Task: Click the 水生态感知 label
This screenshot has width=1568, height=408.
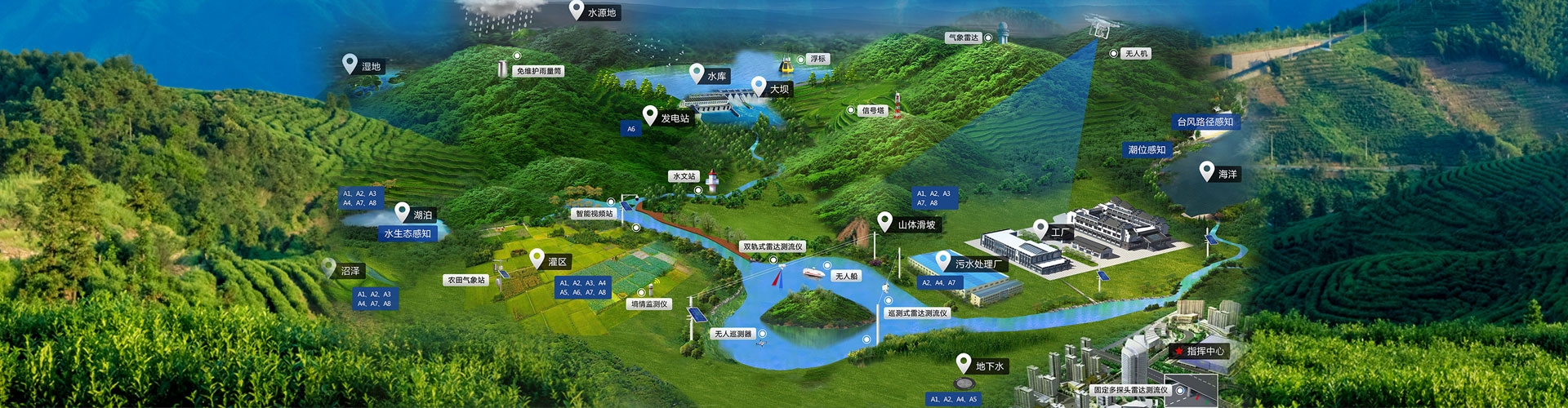Action: tap(408, 234)
